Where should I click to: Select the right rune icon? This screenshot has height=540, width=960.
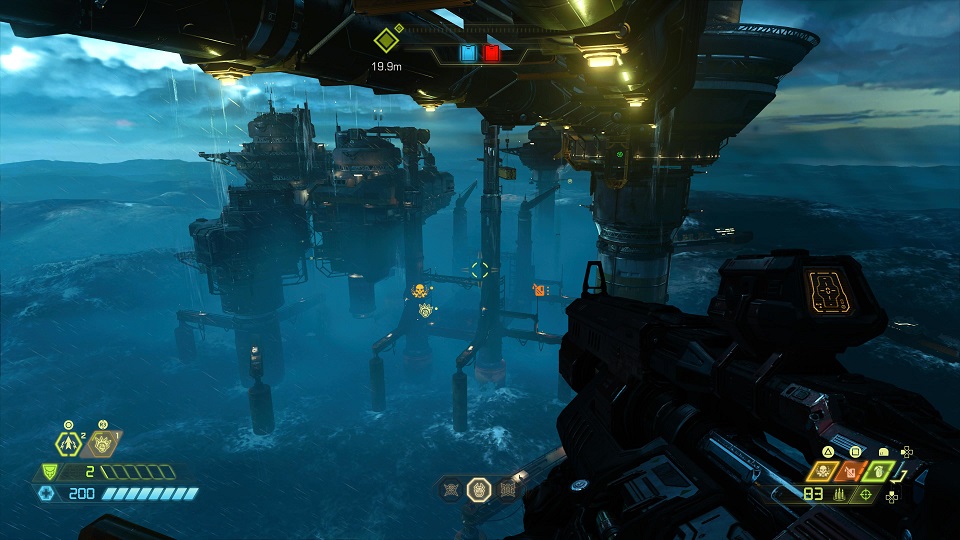click(x=507, y=489)
